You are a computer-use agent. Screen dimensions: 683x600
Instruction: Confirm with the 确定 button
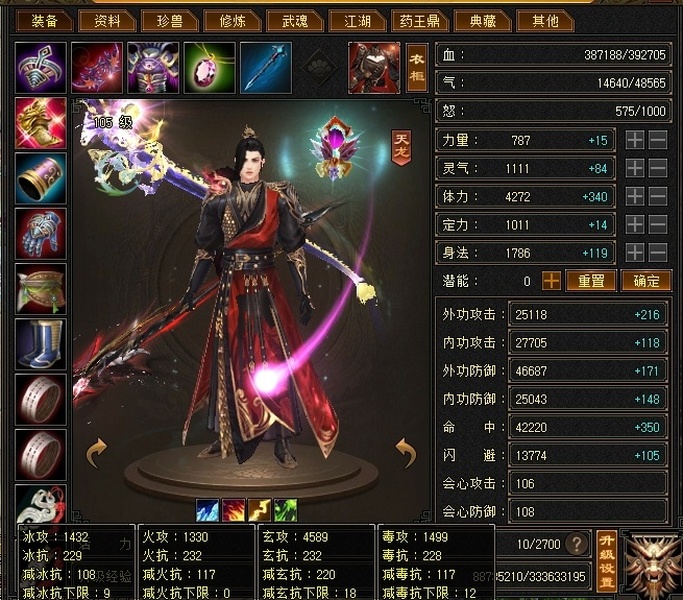[x=645, y=281]
